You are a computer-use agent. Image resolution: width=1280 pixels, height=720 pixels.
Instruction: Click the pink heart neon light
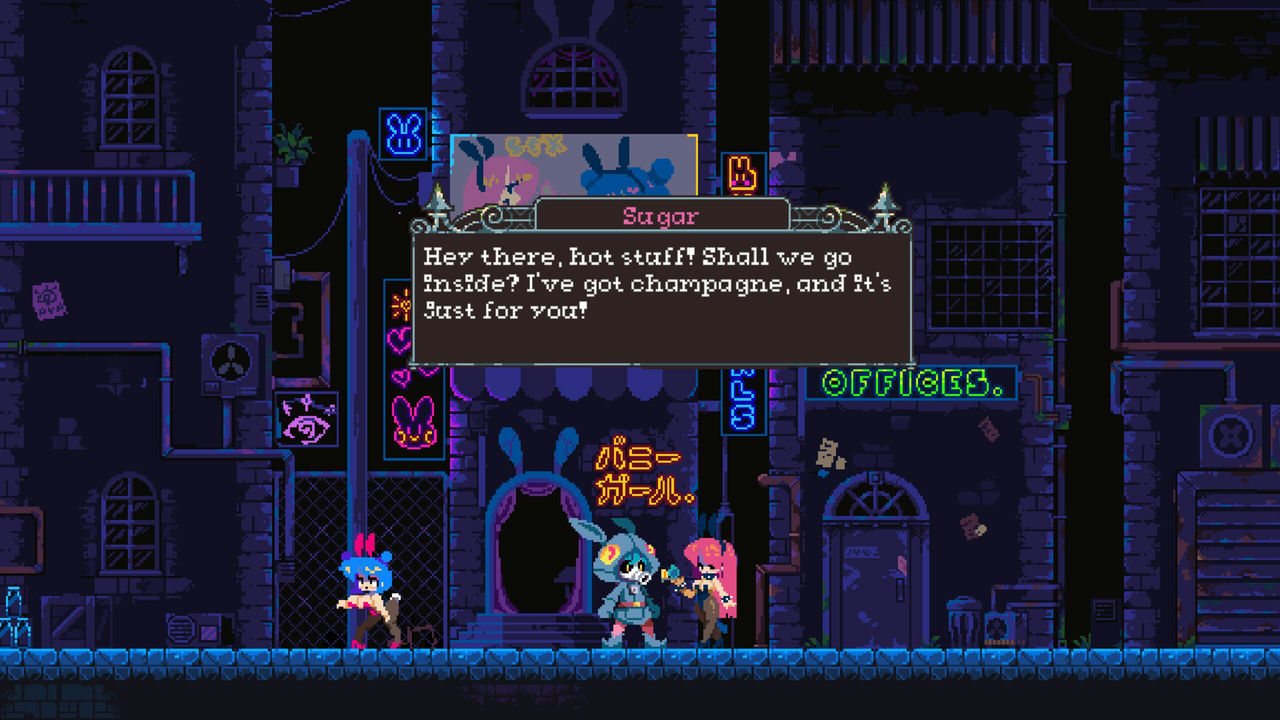[399, 340]
